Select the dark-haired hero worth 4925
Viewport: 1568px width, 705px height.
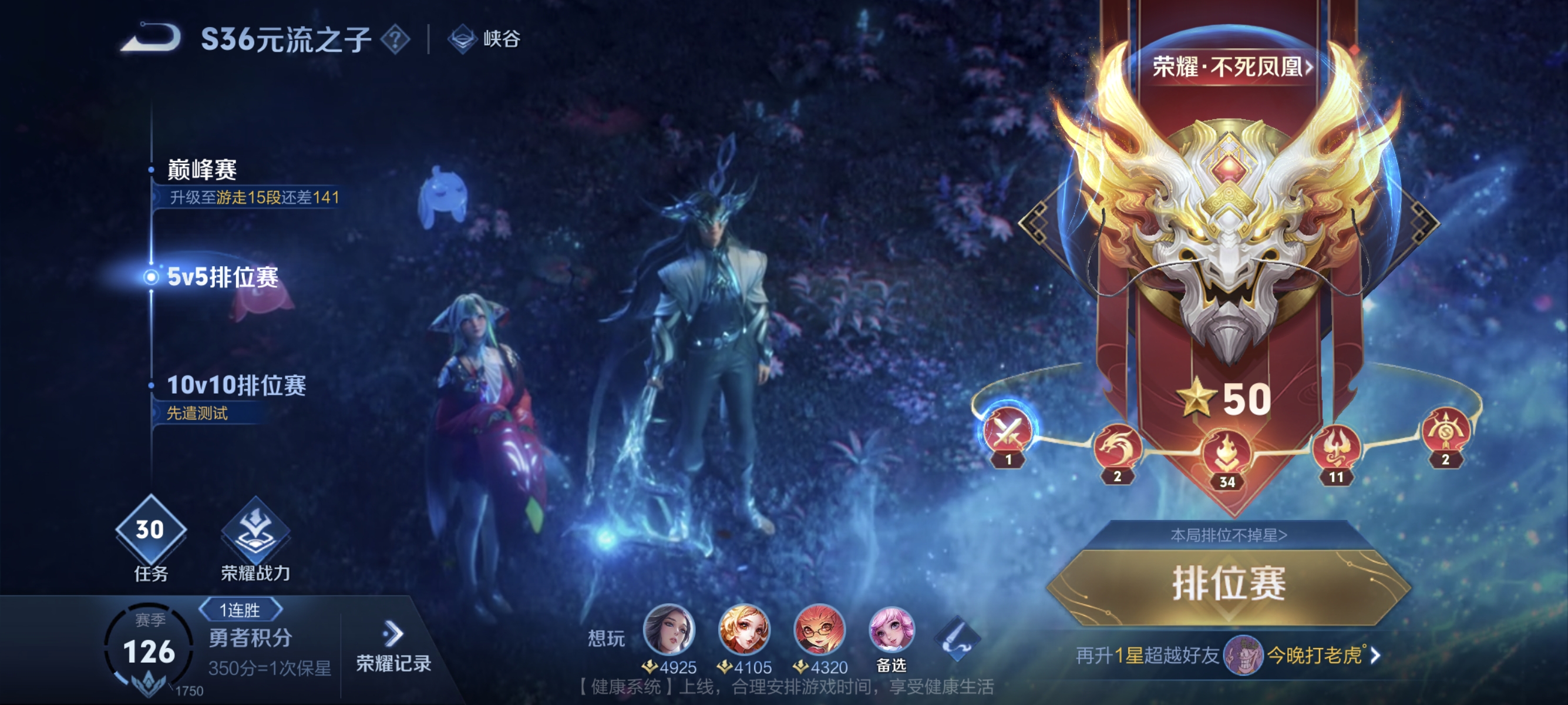point(669,628)
